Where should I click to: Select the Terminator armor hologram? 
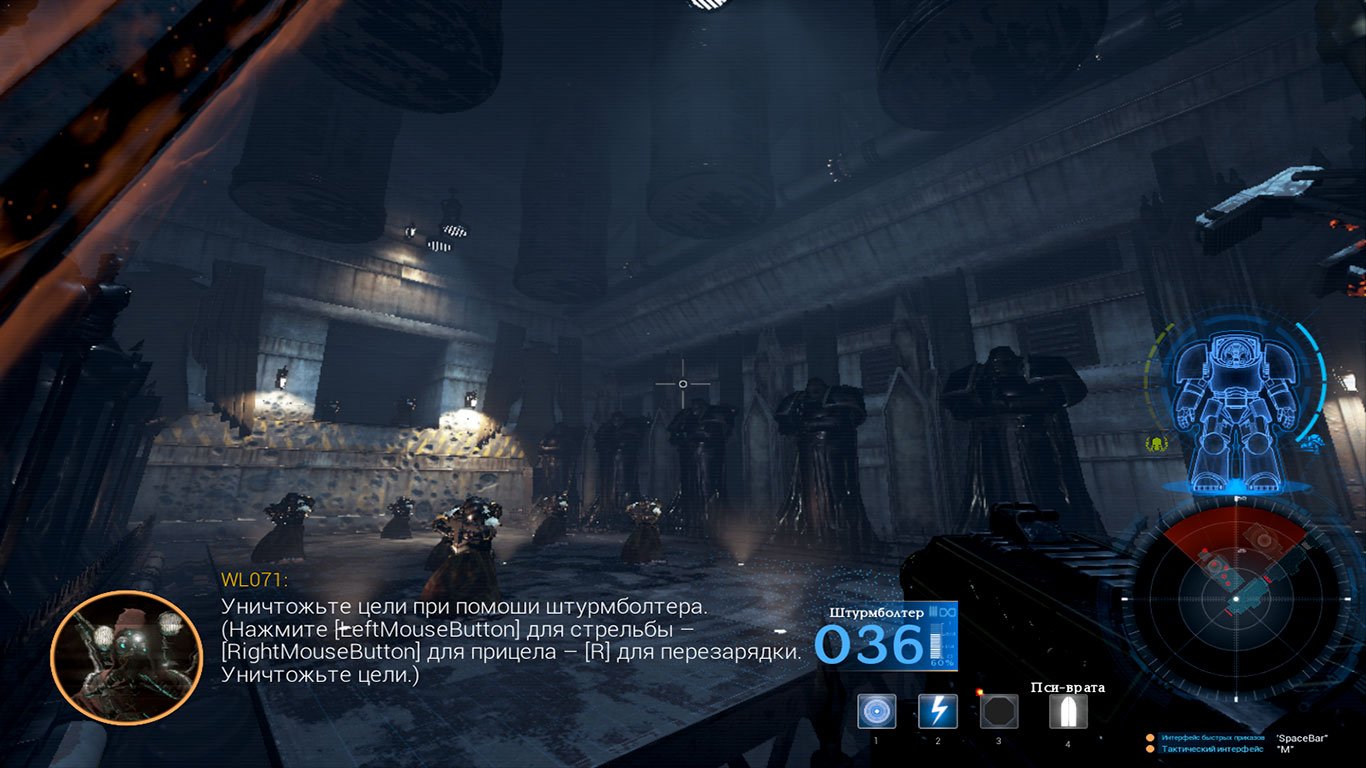click(1237, 400)
